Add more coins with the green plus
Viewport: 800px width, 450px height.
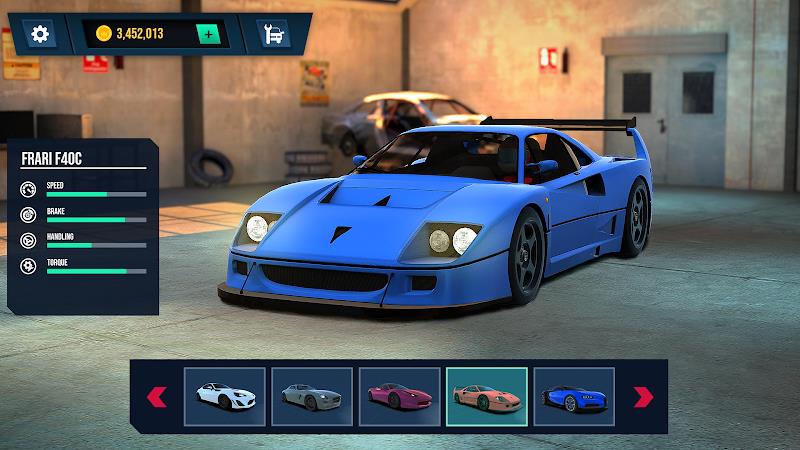click(x=208, y=34)
